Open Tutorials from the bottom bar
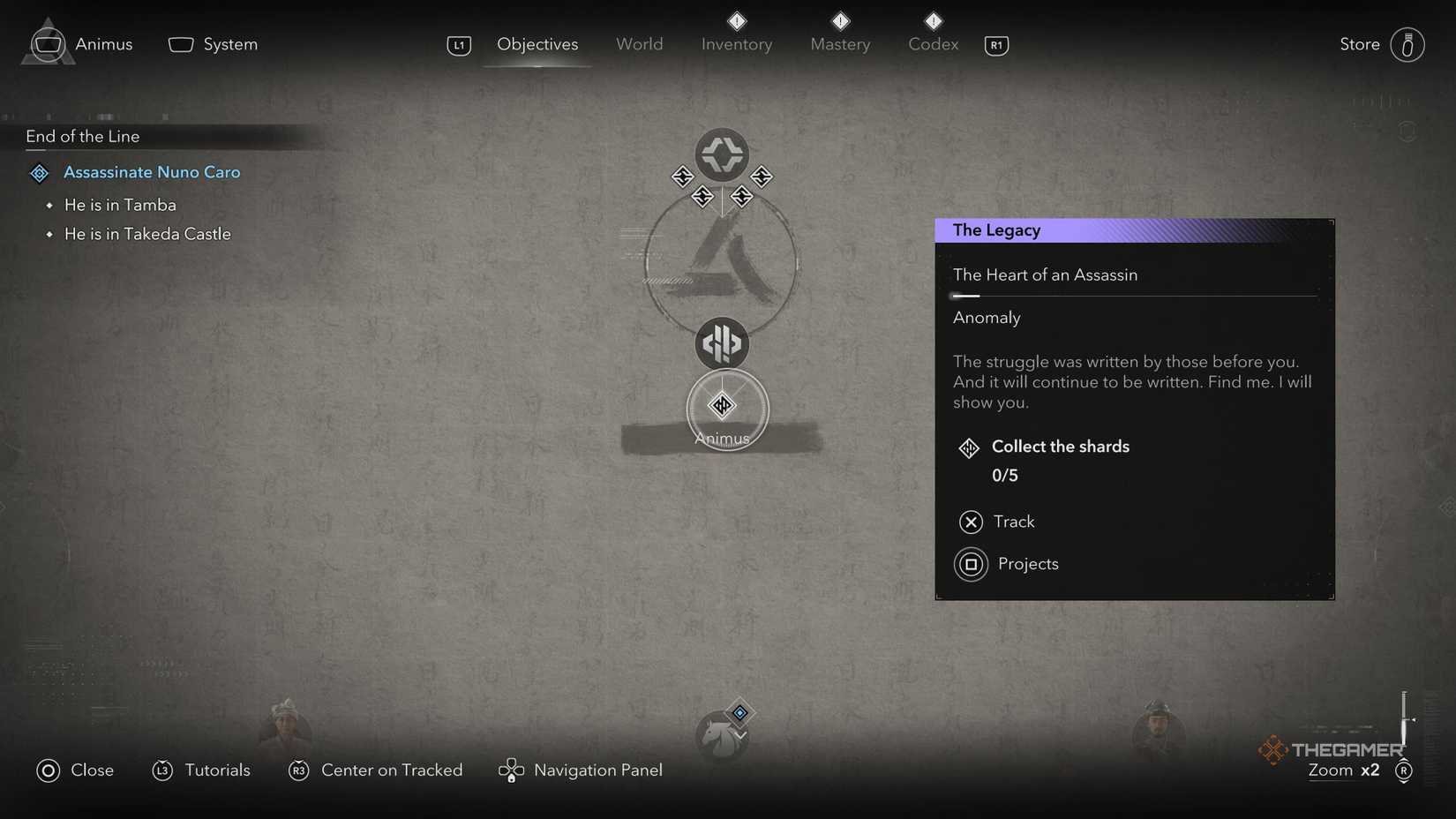The width and height of the screenshot is (1456, 819). (x=201, y=770)
